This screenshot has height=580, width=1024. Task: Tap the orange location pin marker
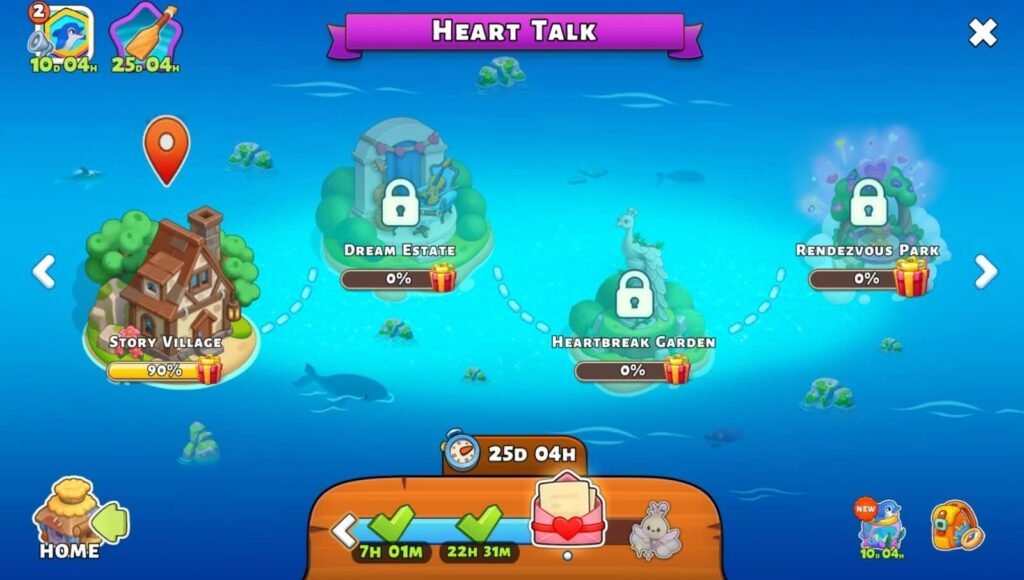coord(167,148)
